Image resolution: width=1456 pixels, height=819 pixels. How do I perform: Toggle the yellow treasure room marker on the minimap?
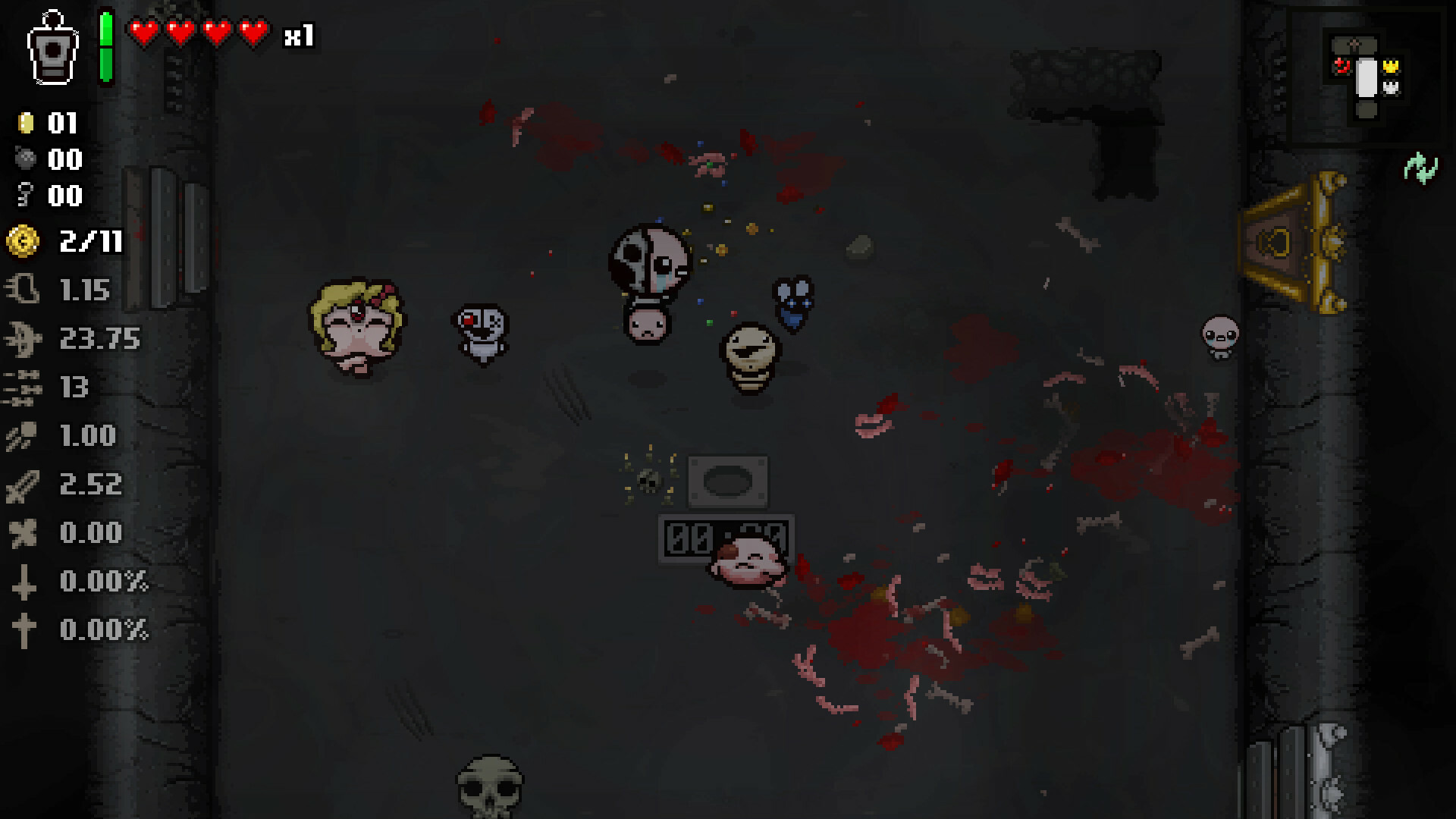[x=1392, y=66]
